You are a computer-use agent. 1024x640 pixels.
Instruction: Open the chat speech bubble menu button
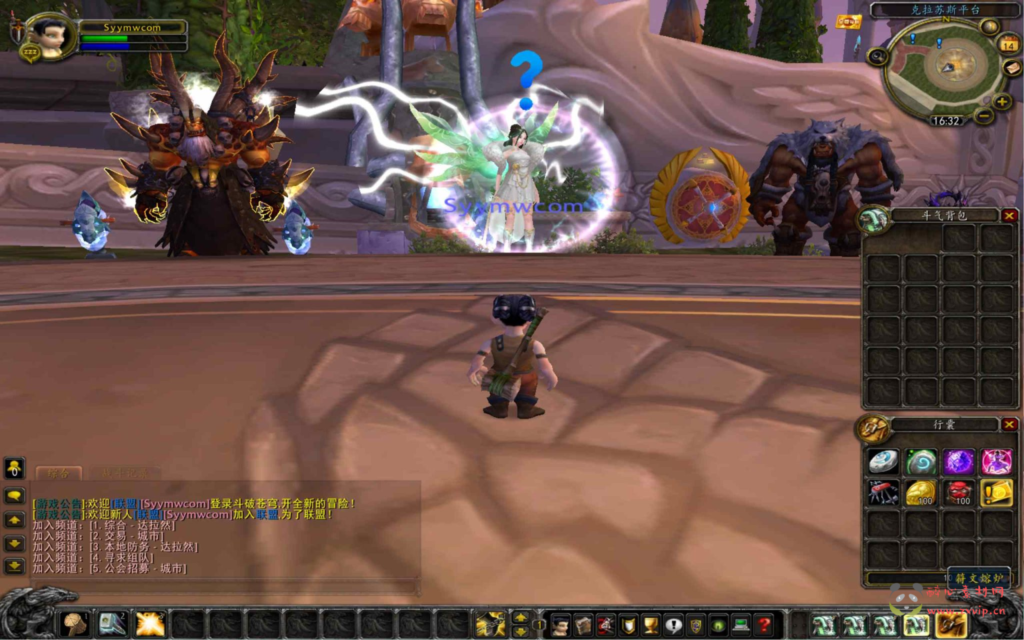point(14,495)
